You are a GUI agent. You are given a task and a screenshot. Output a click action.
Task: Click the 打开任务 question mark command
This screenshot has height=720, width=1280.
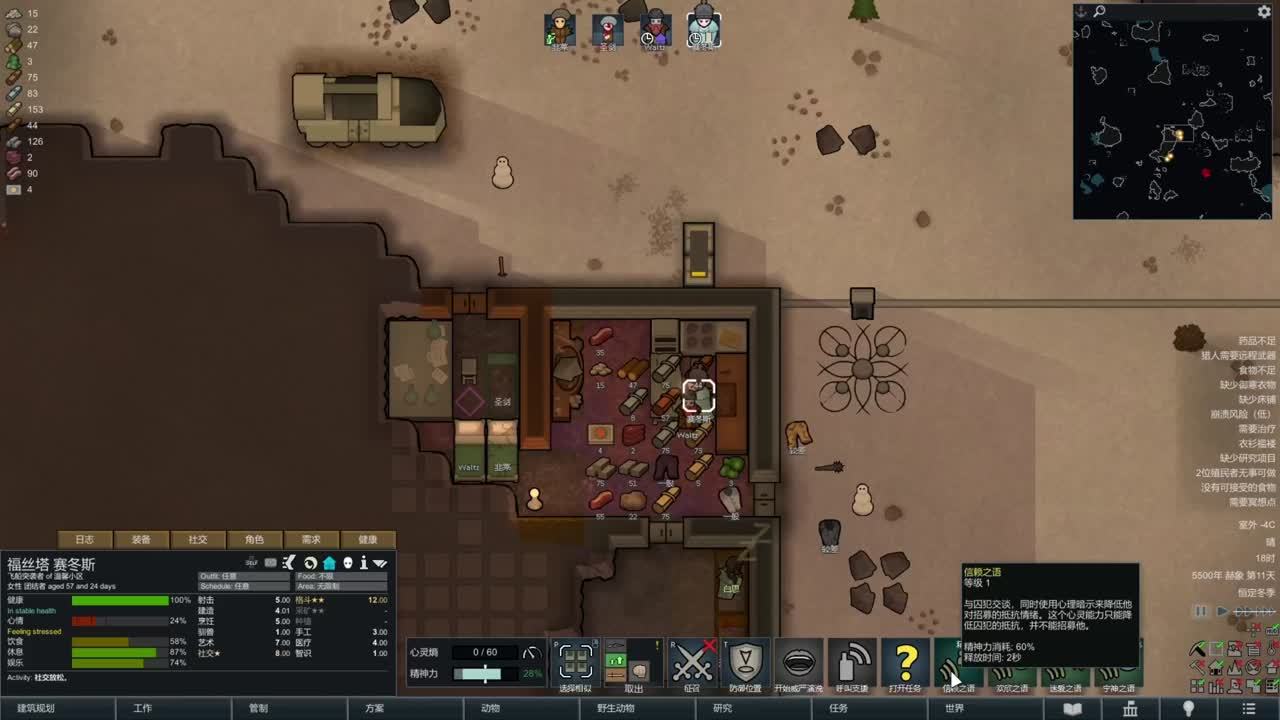coord(906,663)
